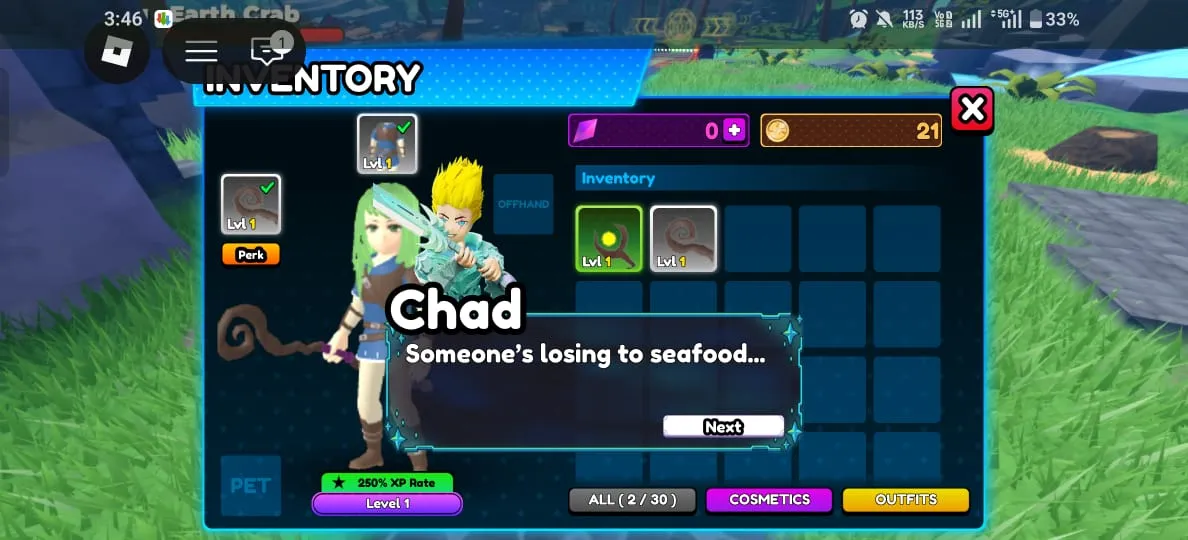Switch to the Outfits tab

[x=905, y=499]
